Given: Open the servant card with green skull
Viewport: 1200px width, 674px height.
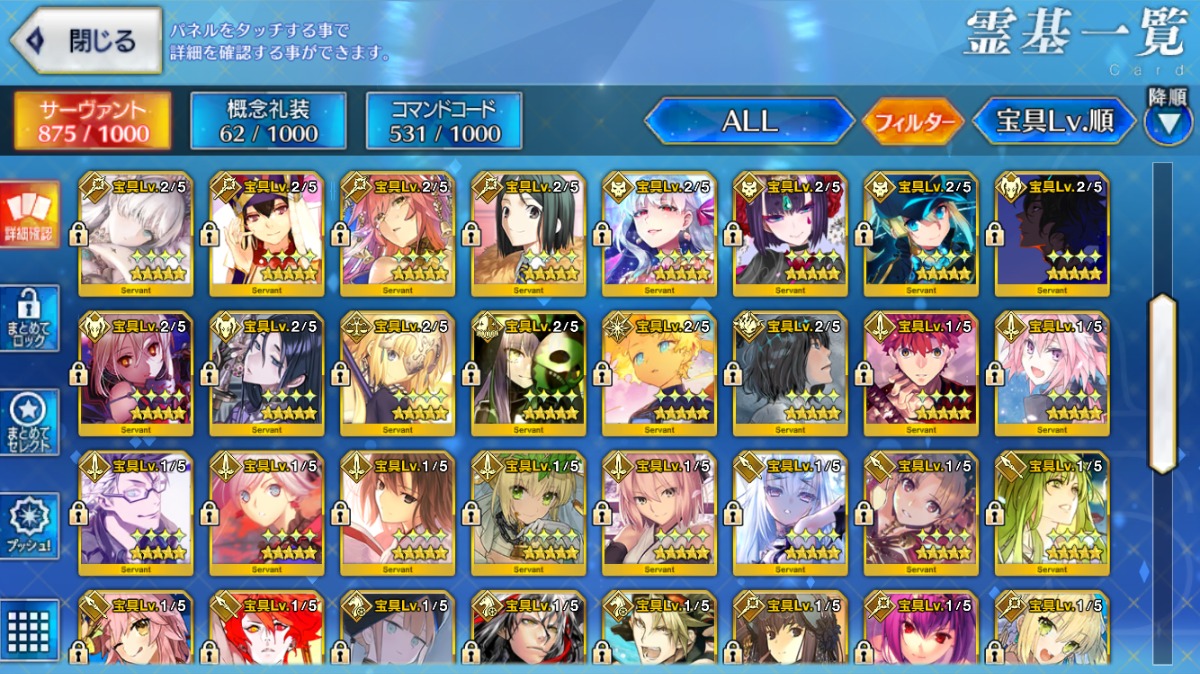Looking at the screenshot, I should 529,373.
